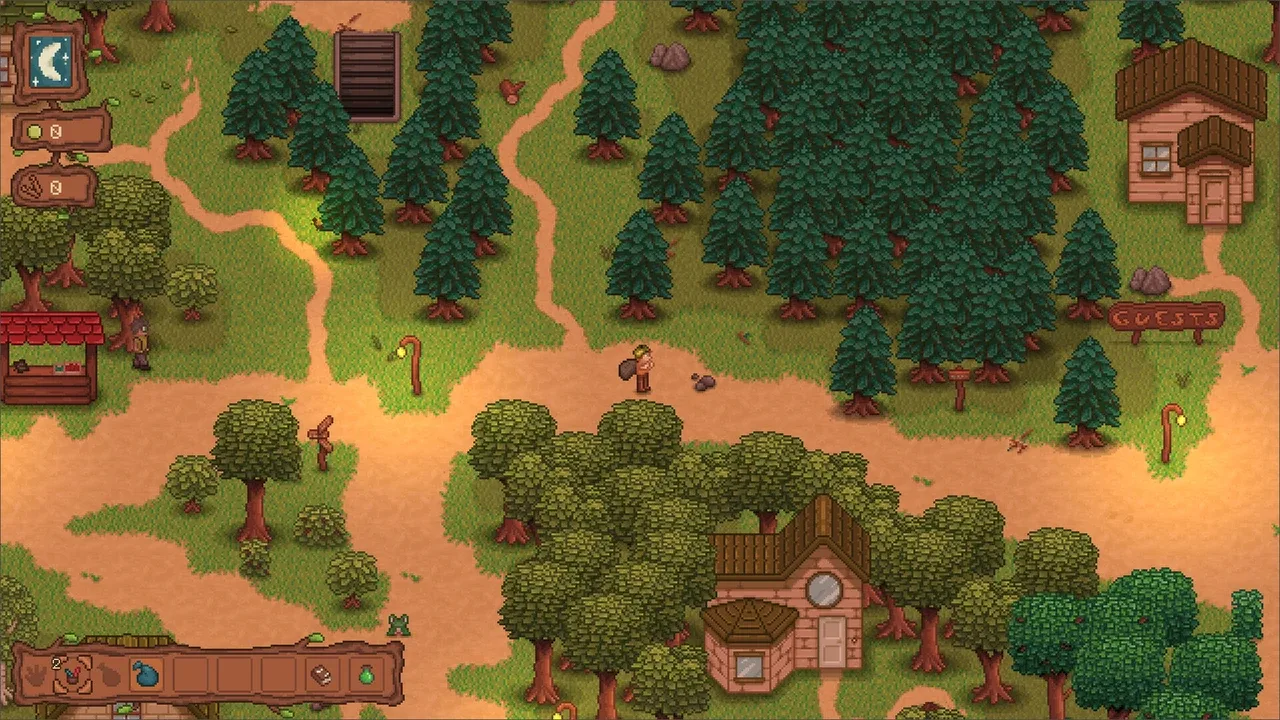Select the blue sack hotbar slot
This screenshot has width=1280, height=720.
click(x=147, y=675)
